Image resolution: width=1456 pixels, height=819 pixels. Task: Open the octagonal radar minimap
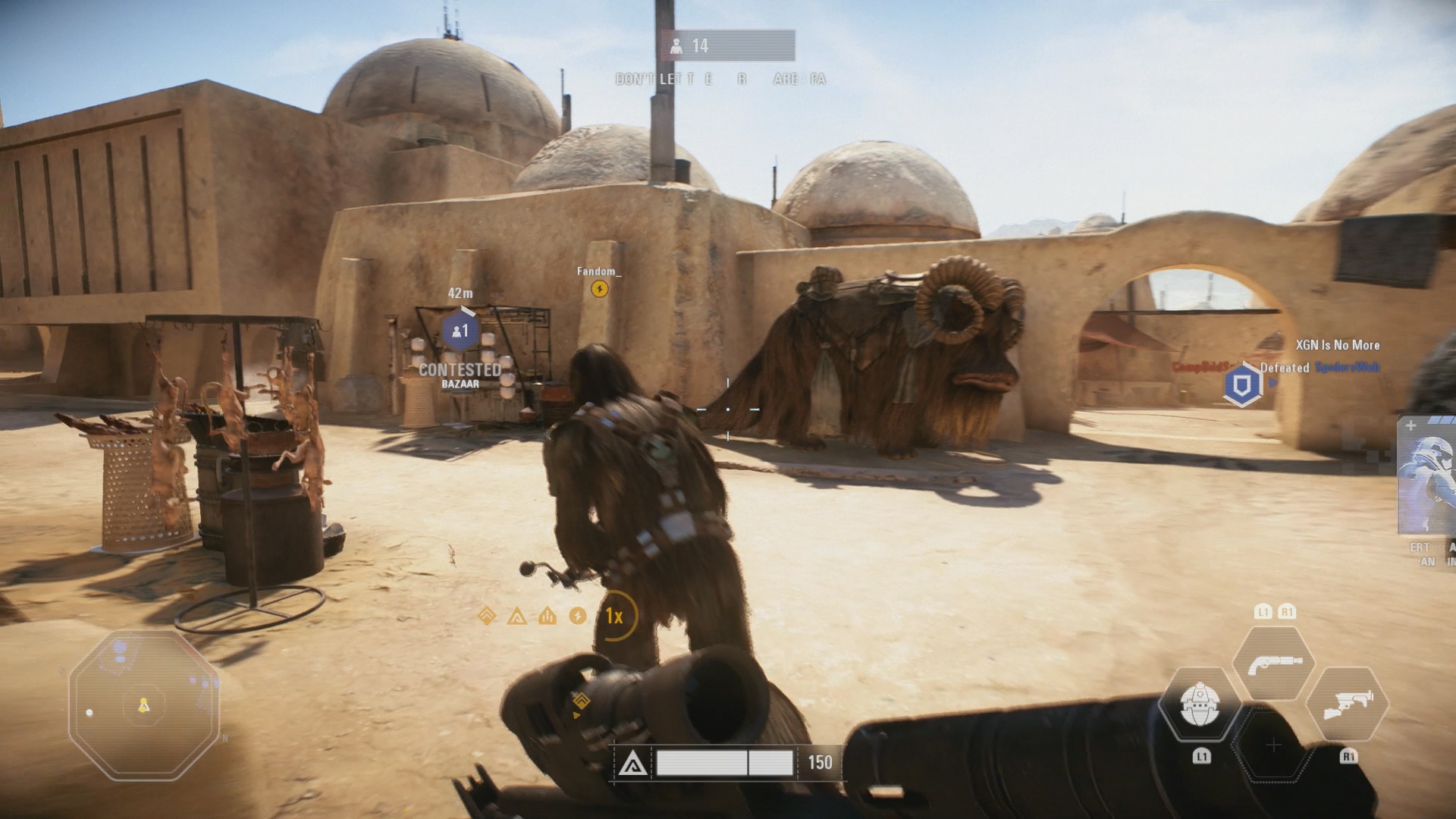(144, 705)
